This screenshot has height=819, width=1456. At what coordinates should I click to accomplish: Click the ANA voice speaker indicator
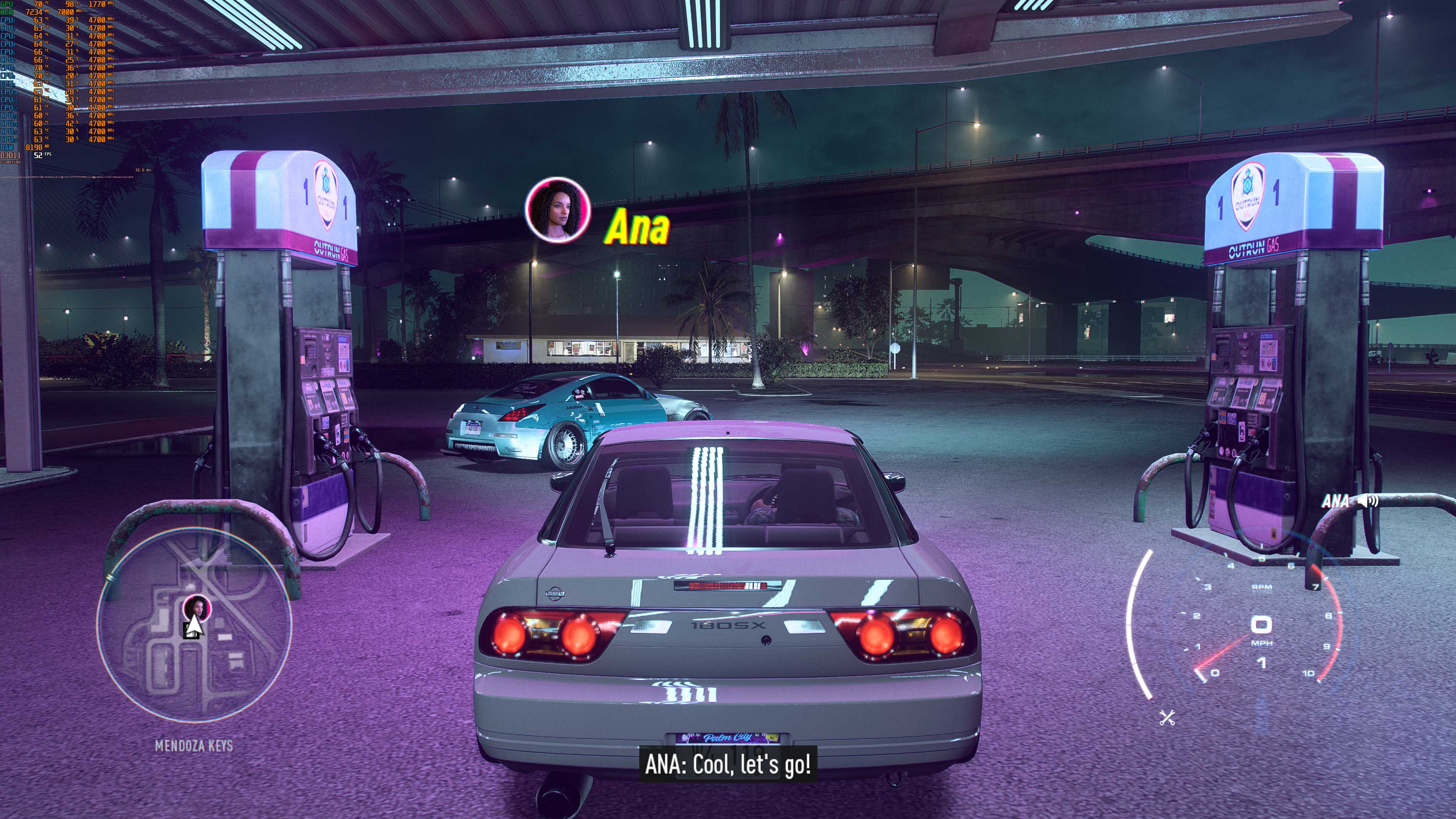point(1368,501)
